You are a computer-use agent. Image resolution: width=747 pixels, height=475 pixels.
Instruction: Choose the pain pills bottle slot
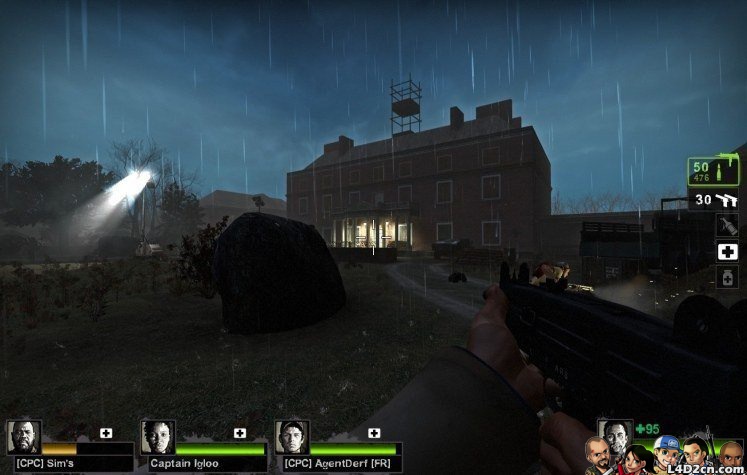(728, 278)
